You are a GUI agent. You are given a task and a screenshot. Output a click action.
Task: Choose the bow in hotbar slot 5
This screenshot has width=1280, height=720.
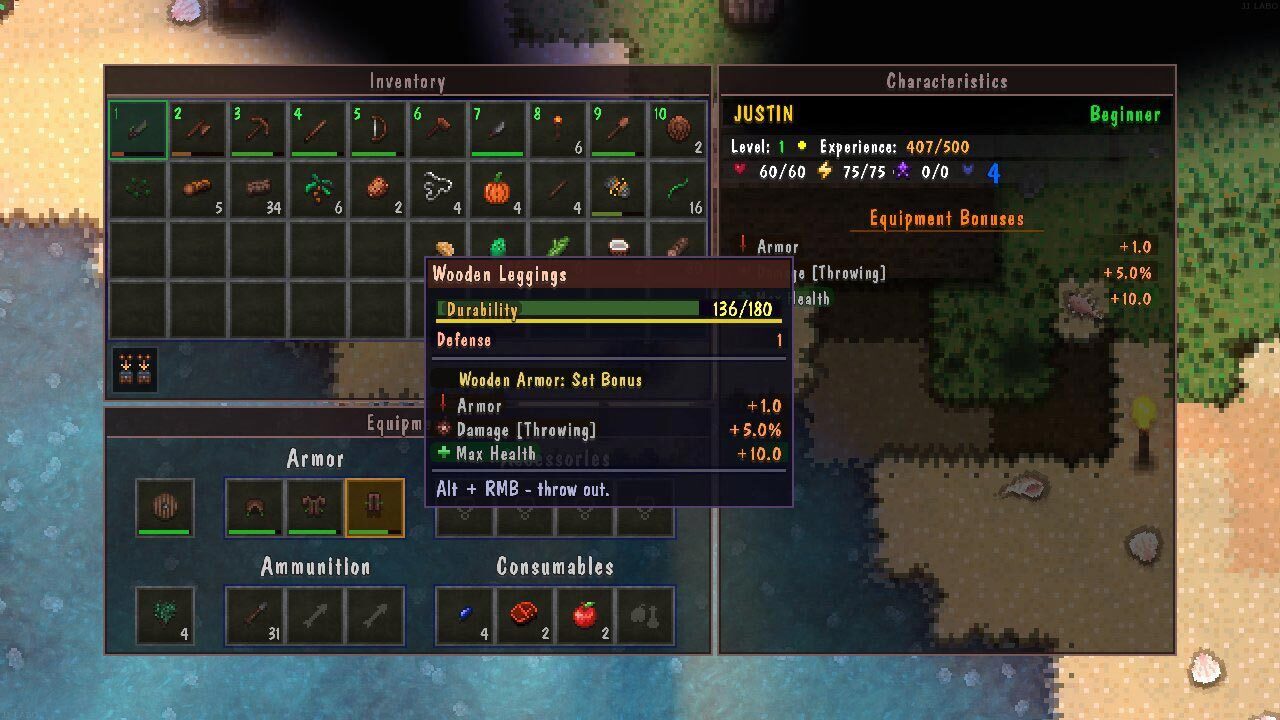click(377, 129)
